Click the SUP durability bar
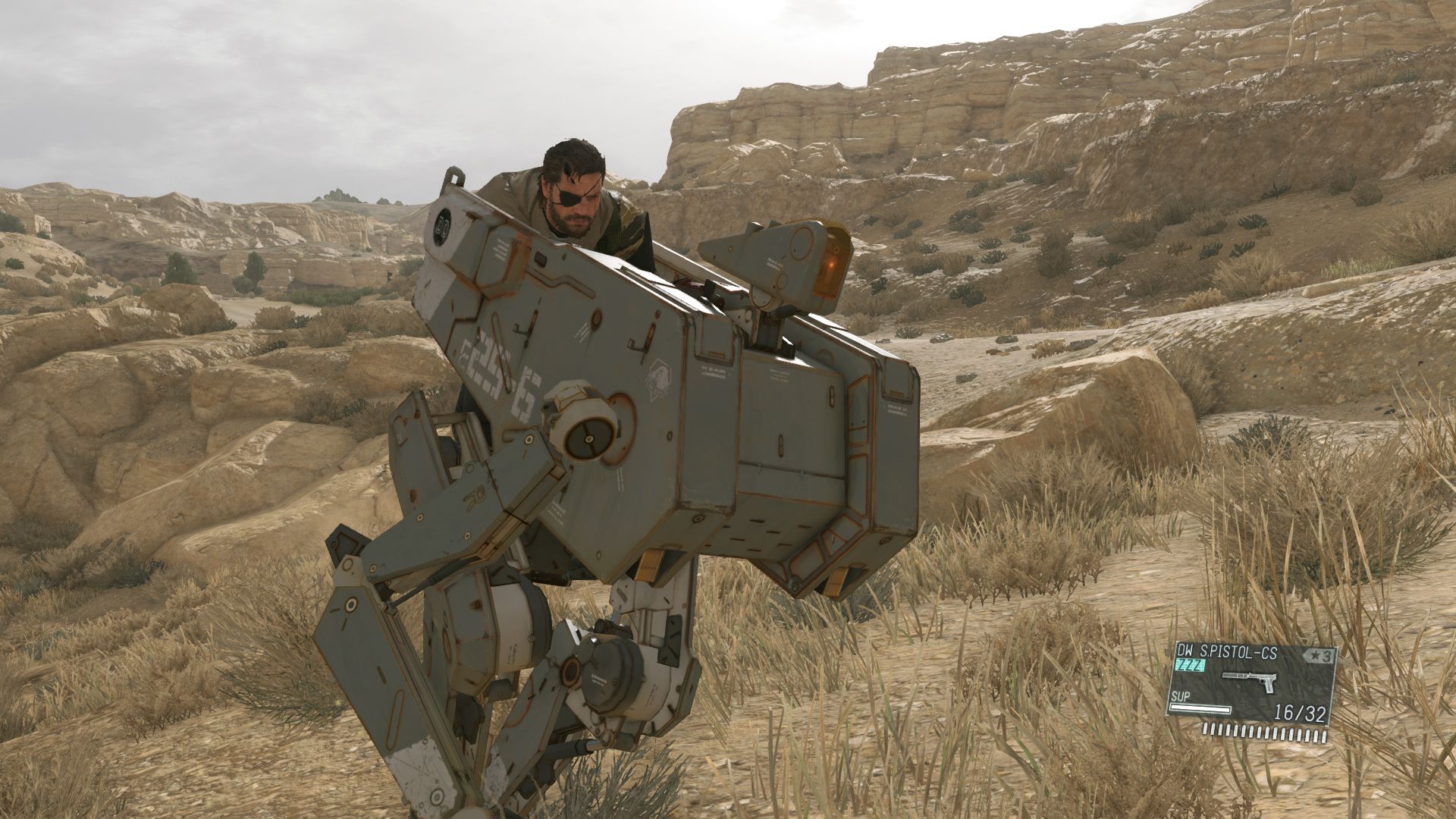This screenshot has width=1456, height=819. tap(1200, 710)
